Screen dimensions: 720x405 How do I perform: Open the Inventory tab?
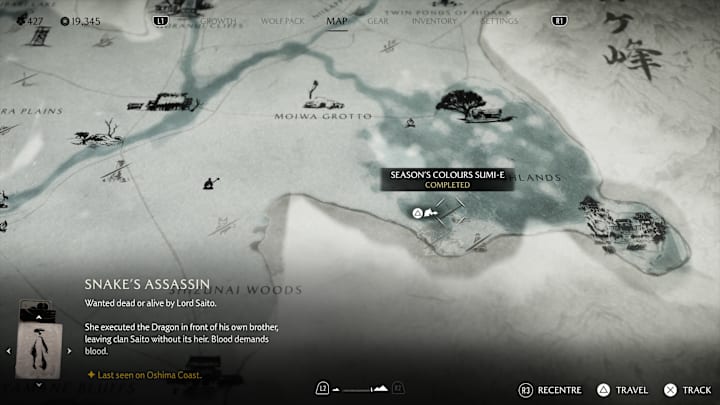(x=434, y=20)
